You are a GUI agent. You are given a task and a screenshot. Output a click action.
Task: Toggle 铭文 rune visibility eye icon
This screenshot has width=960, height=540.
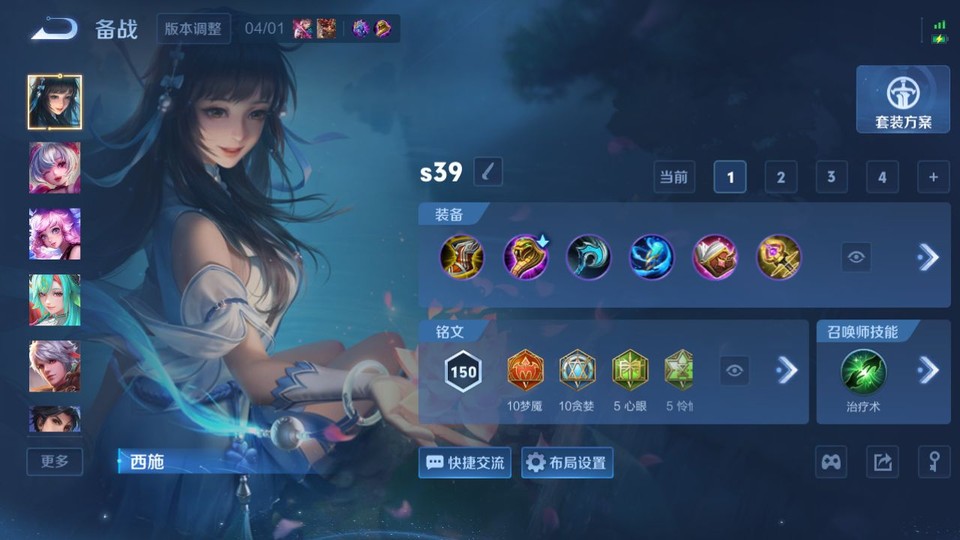pos(735,371)
